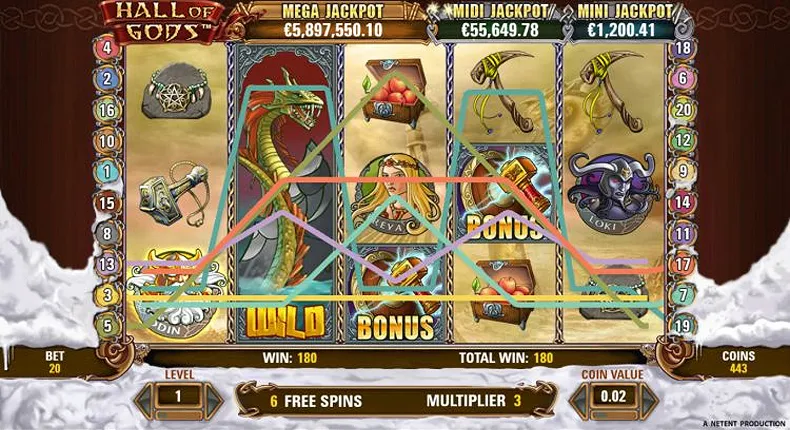Show payline number 13
The height and width of the screenshot is (430, 790).
pyautogui.click(x=107, y=264)
